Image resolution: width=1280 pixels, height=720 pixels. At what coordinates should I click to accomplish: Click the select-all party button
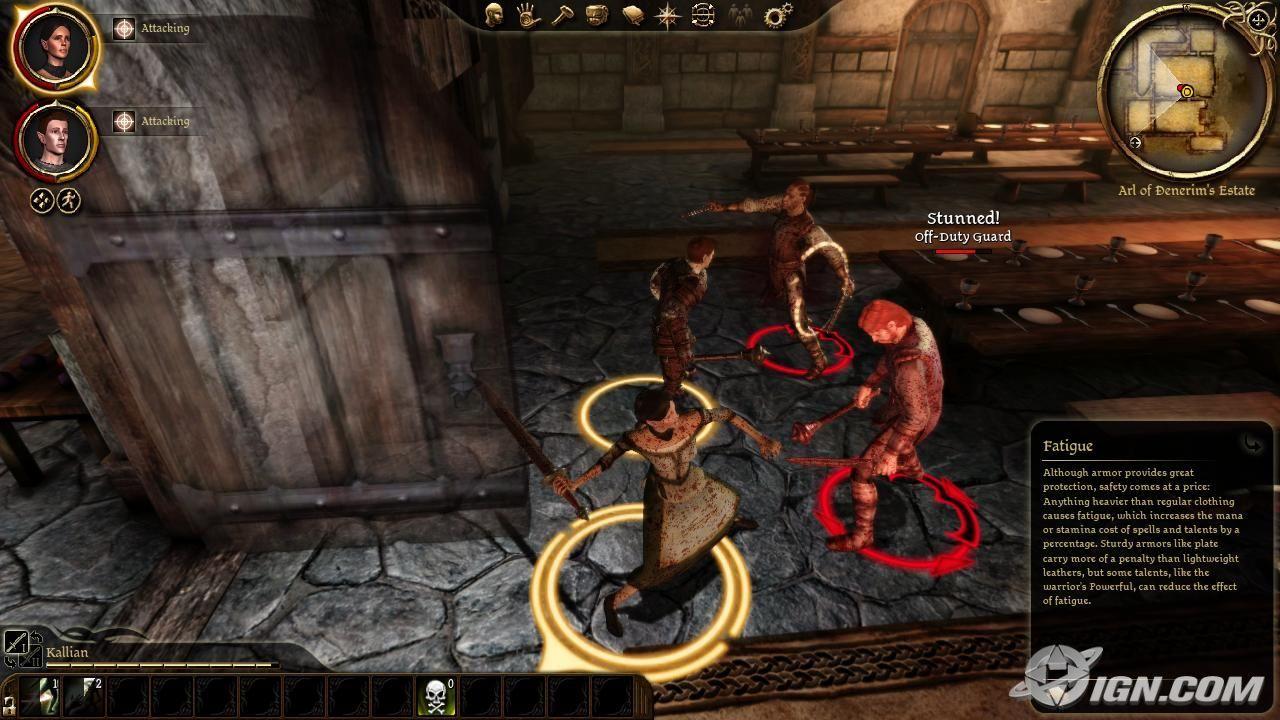point(42,199)
